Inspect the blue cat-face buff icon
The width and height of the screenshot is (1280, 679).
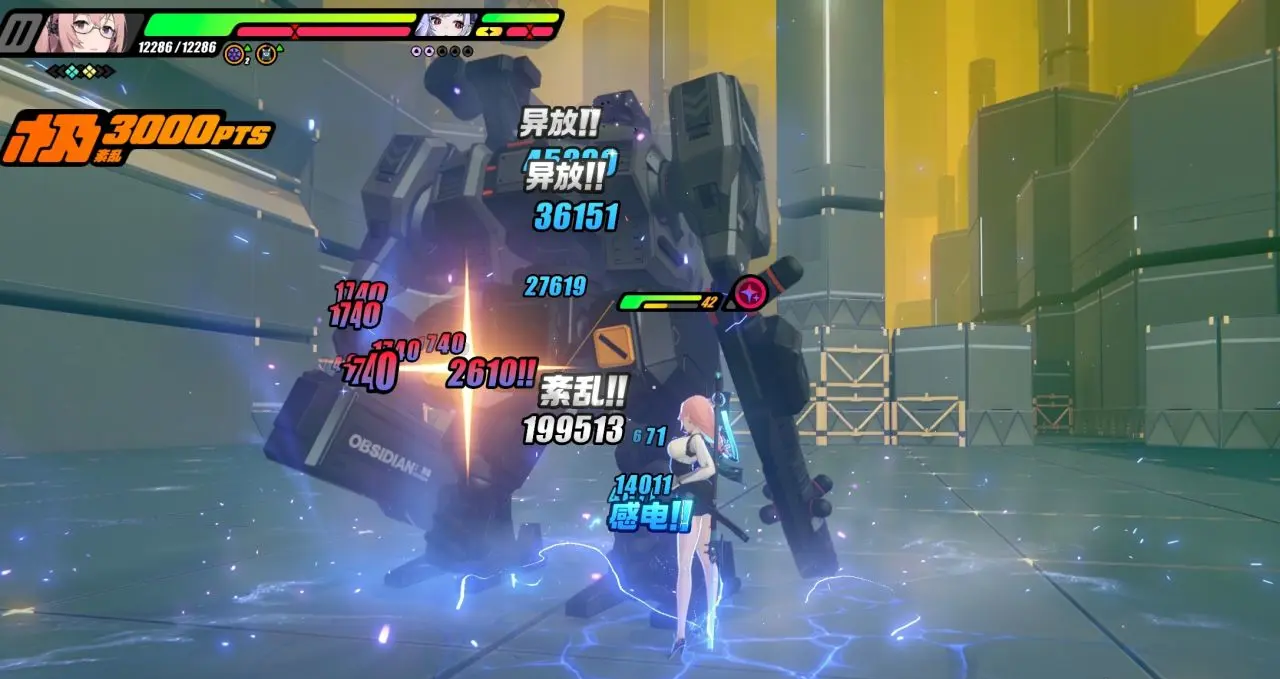tap(266, 53)
